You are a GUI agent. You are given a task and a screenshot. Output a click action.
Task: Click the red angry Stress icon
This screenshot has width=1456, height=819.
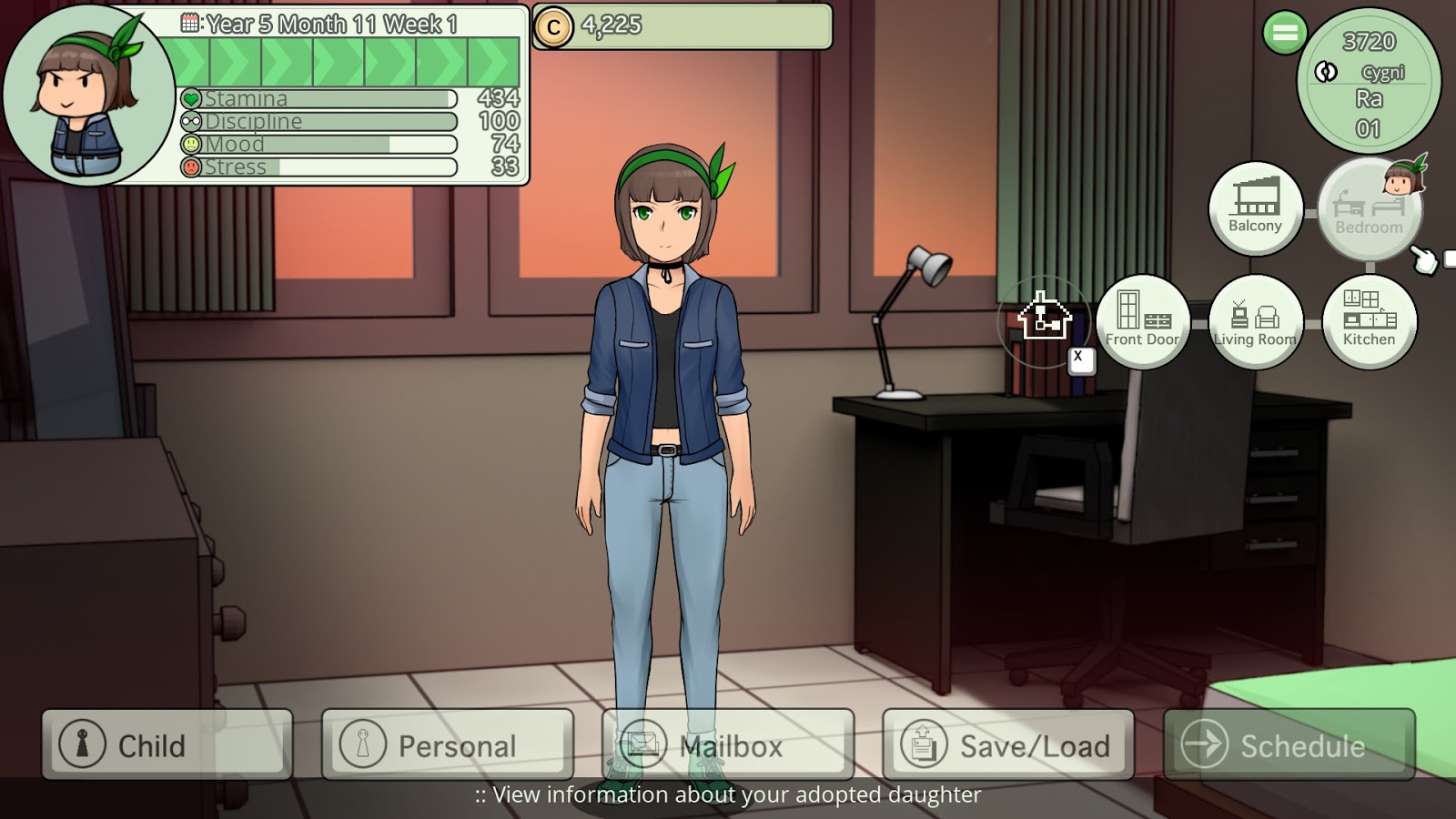point(192,166)
